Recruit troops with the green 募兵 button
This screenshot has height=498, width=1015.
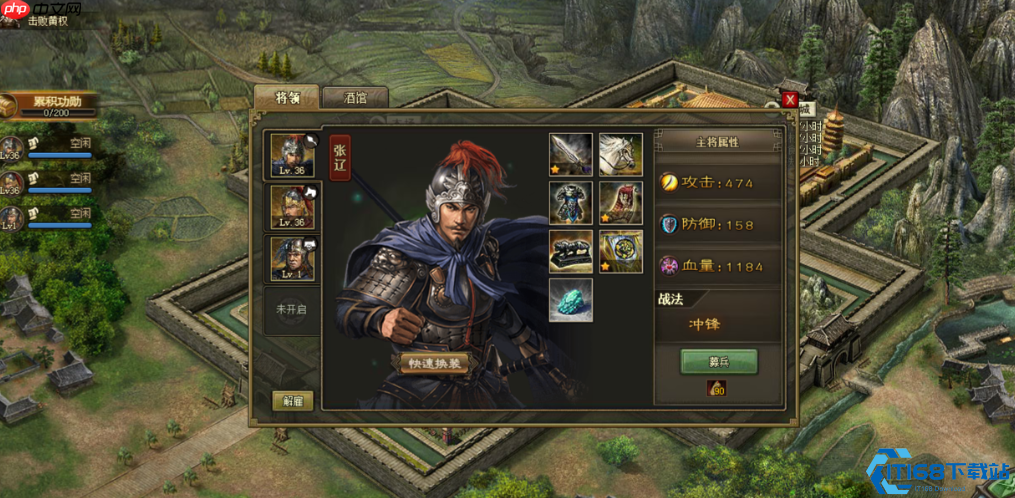point(718,360)
